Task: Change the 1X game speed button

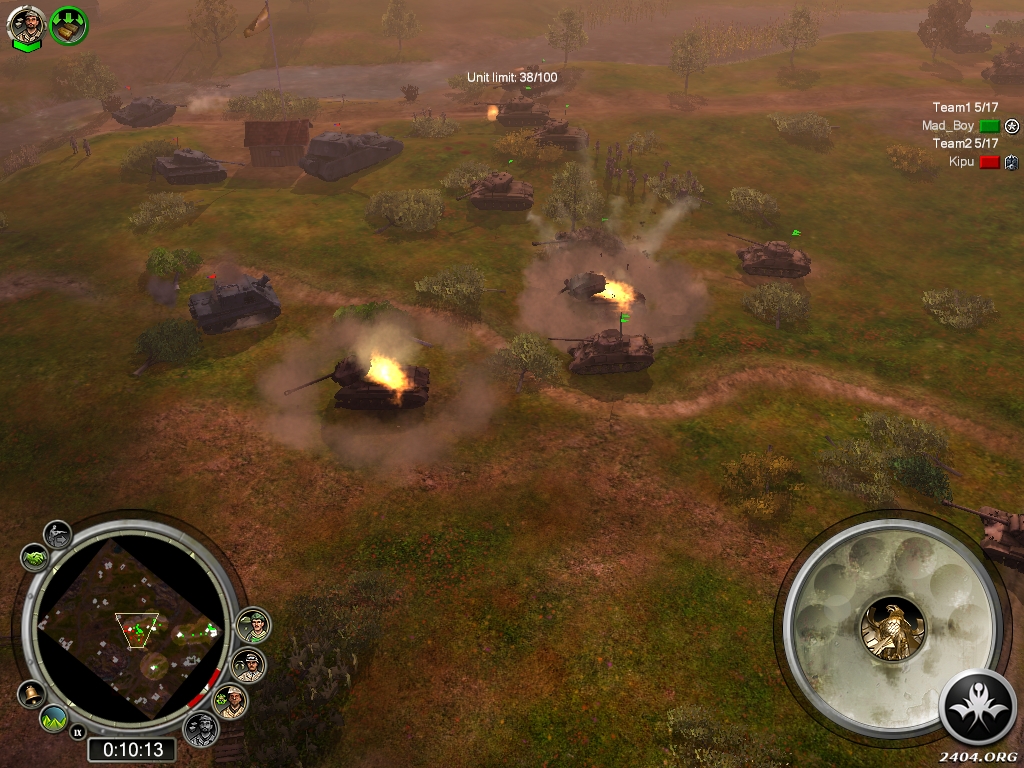Action: pyautogui.click(x=78, y=733)
